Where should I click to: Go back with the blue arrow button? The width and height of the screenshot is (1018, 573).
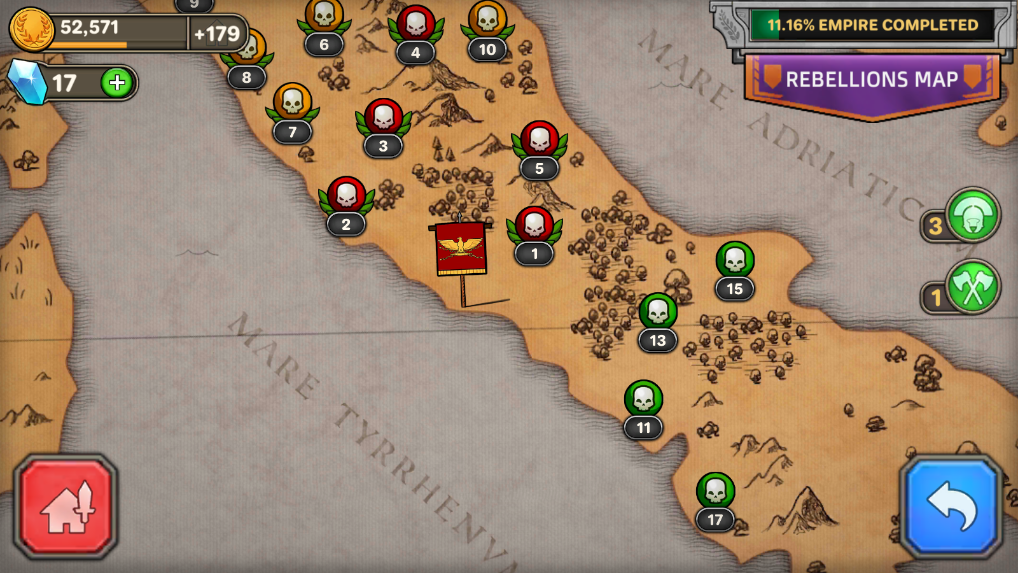(950, 506)
